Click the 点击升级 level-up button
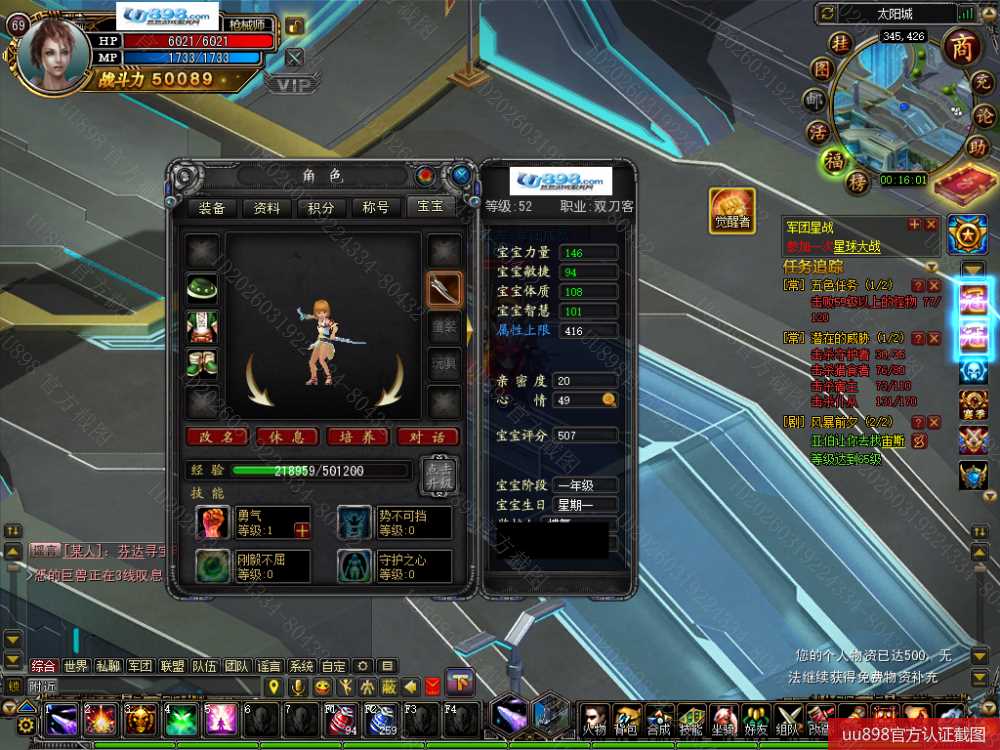1000x750 pixels. pos(440,473)
